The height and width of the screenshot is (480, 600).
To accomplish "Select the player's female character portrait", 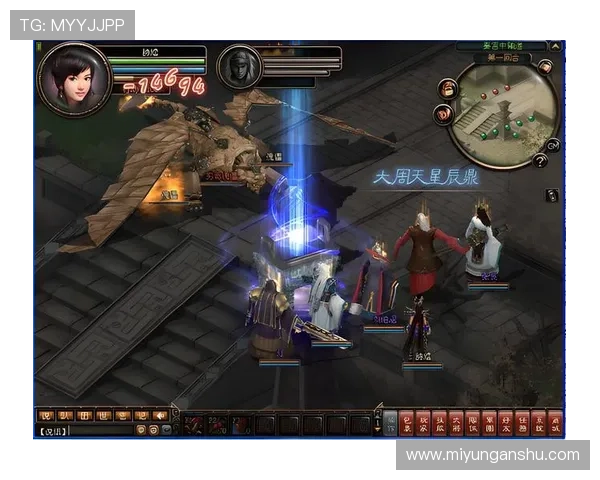I will pyautogui.click(x=72, y=78).
